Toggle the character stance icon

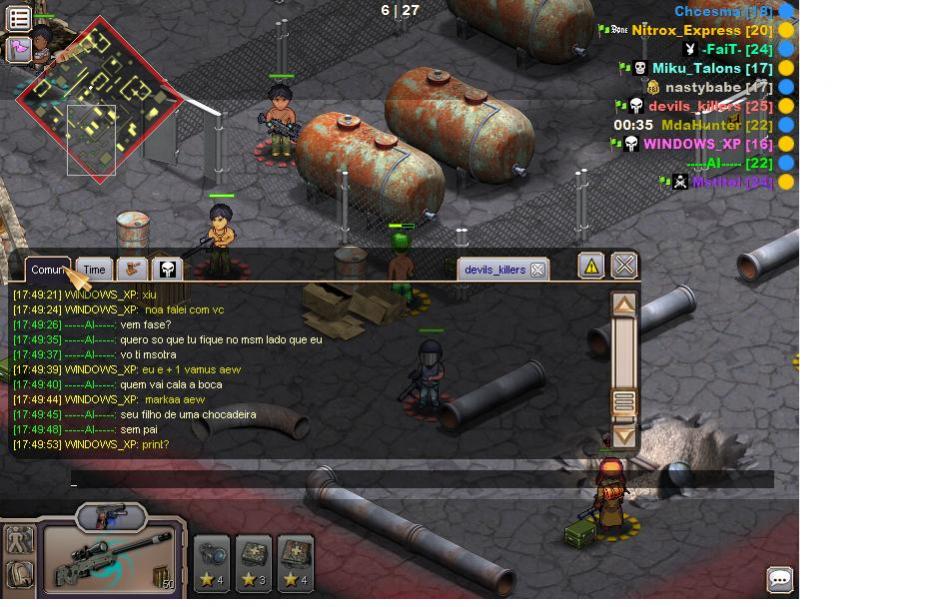(x=18, y=541)
